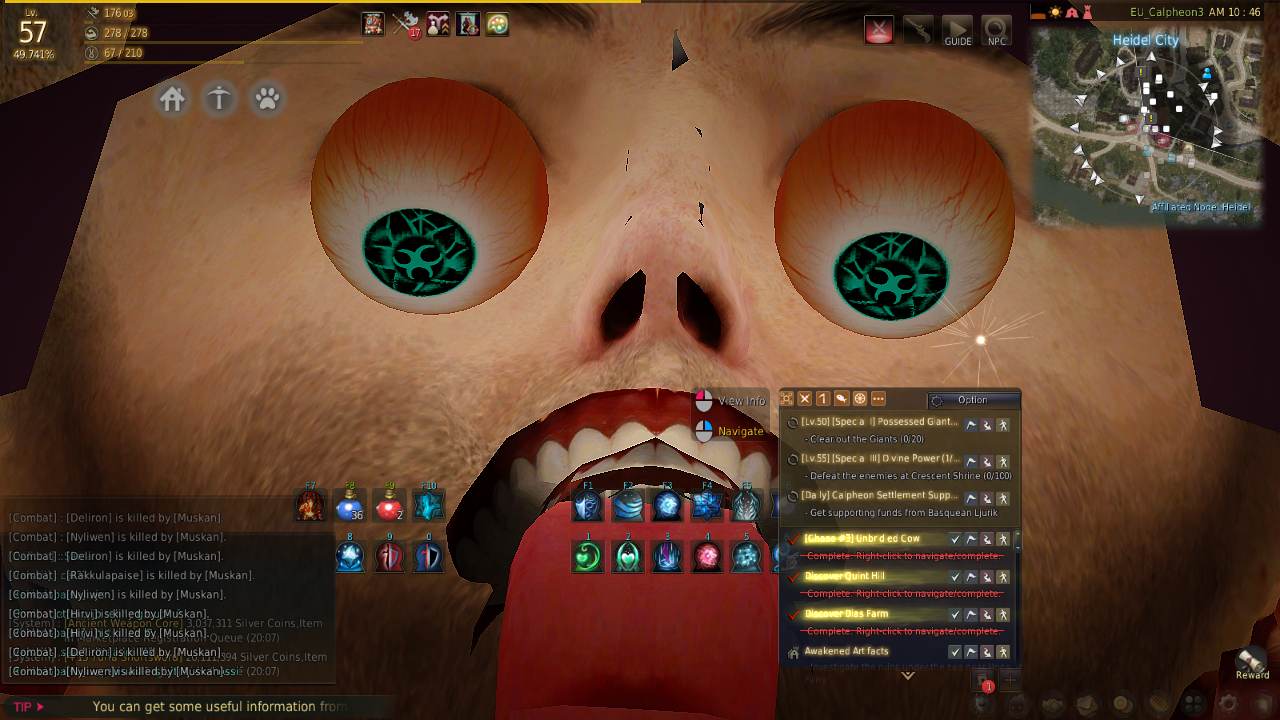Toggle the red crossed-swords PvP icon

coord(879,30)
